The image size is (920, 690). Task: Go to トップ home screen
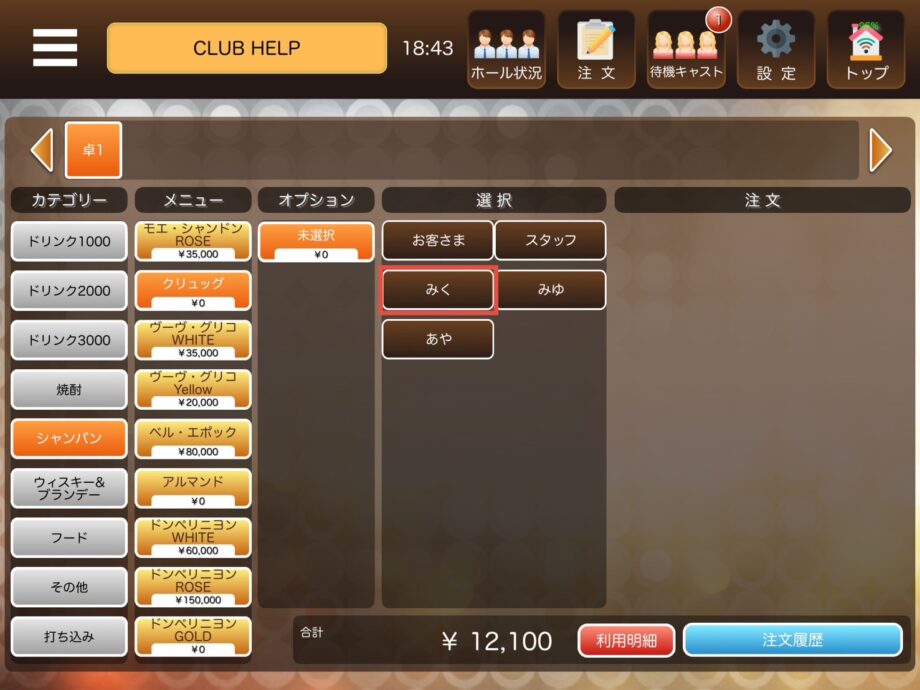(866, 49)
